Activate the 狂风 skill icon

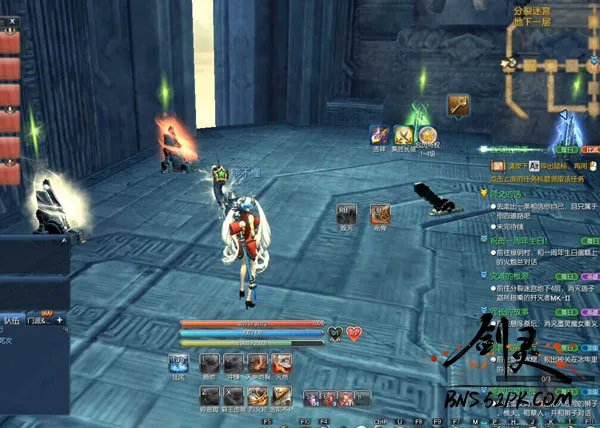pyautogui.click(x=179, y=363)
